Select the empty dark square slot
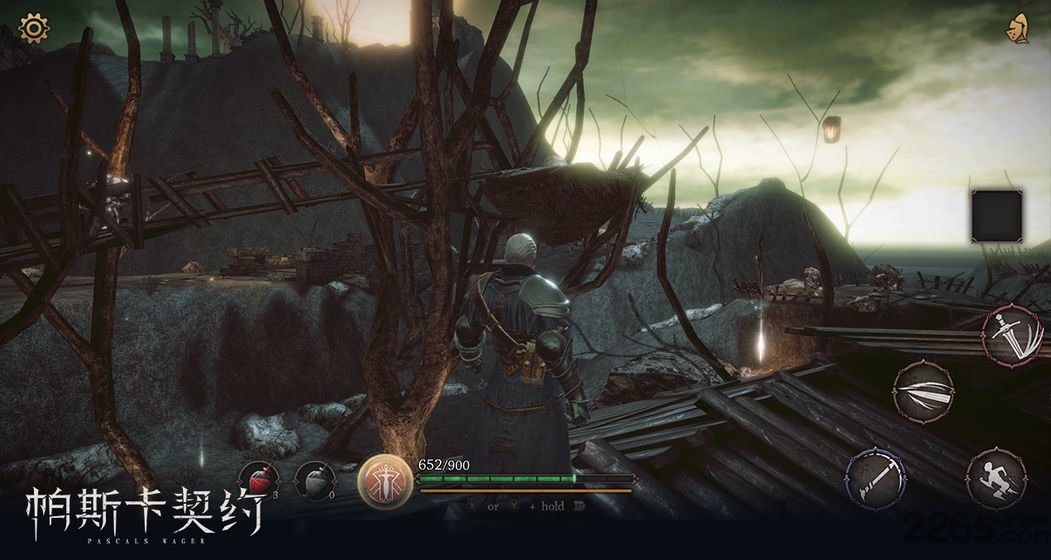Screen dimensions: 1051x560 pos(996,215)
